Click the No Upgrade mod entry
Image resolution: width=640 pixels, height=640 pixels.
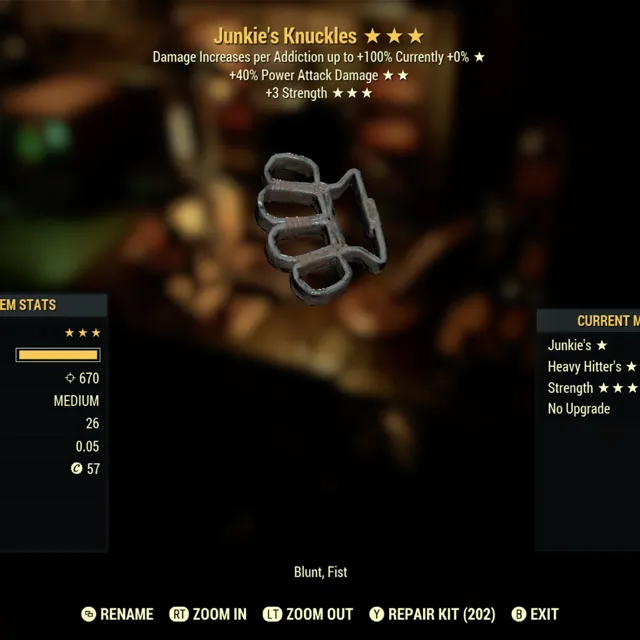coord(579,409)
